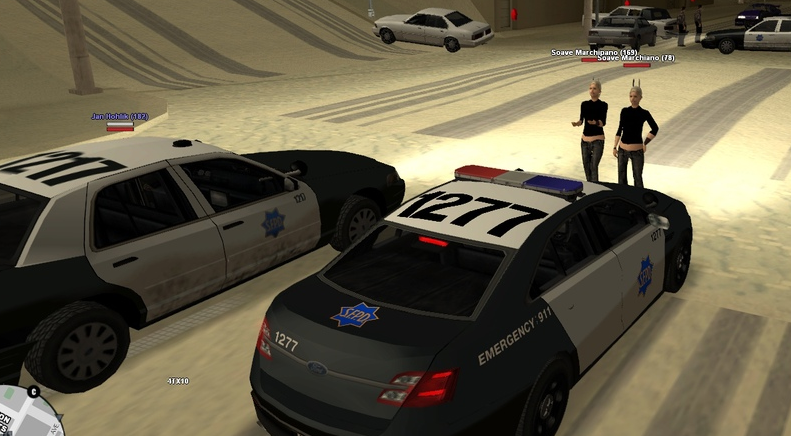The image size is (791, 436).
Task: Click the C marker on the minimap rim
Action: point(33,390)
